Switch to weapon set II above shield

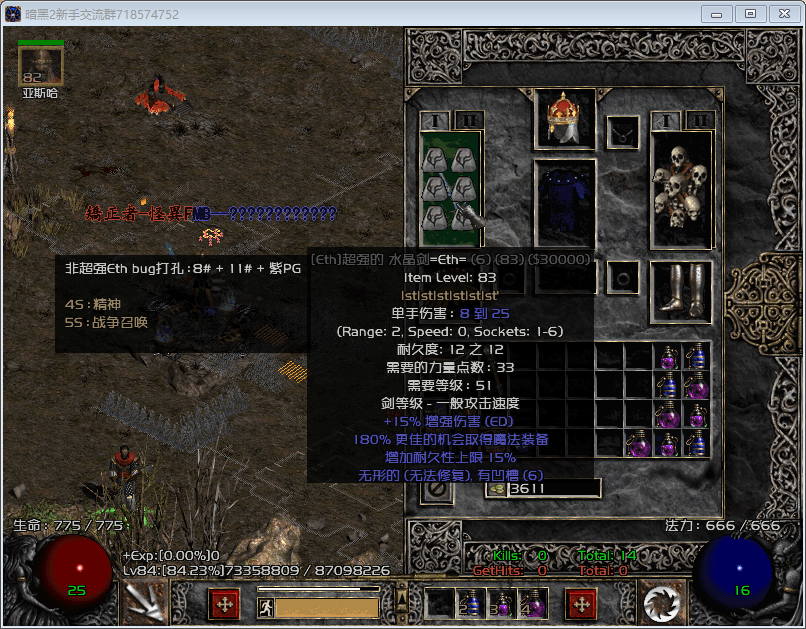point(698,121)
